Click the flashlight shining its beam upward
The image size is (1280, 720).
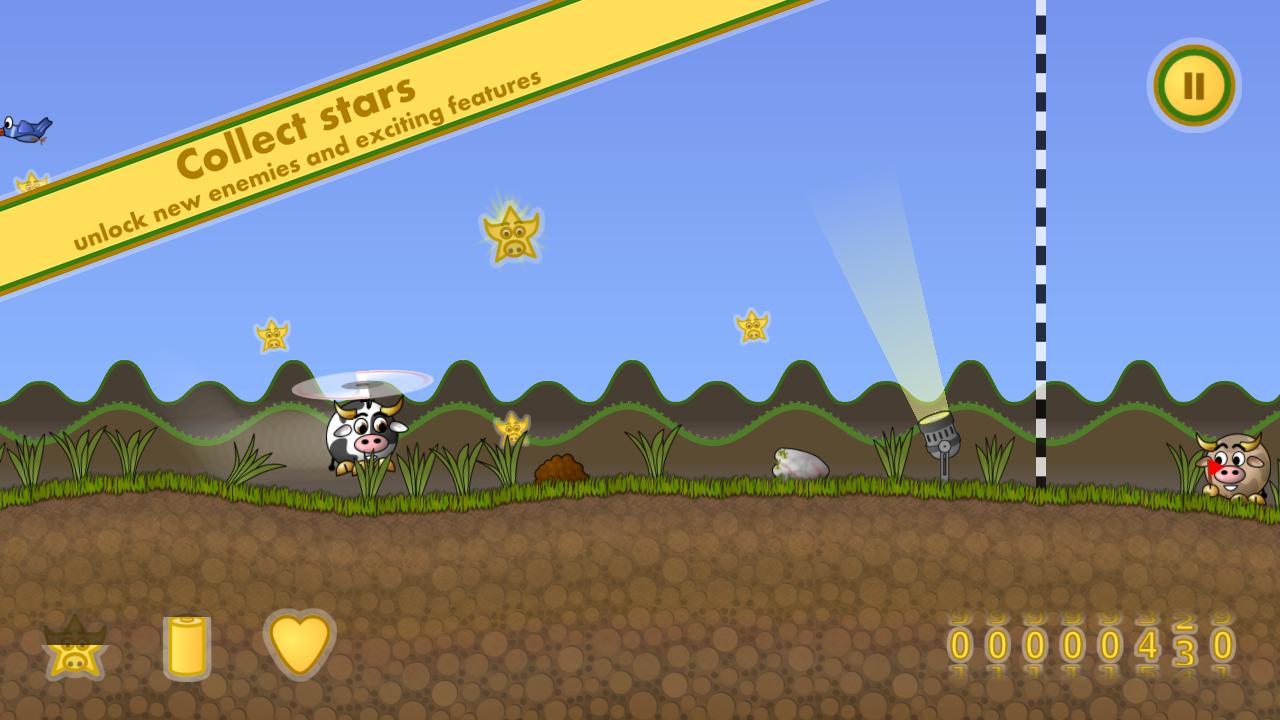[x=940, y=440]
